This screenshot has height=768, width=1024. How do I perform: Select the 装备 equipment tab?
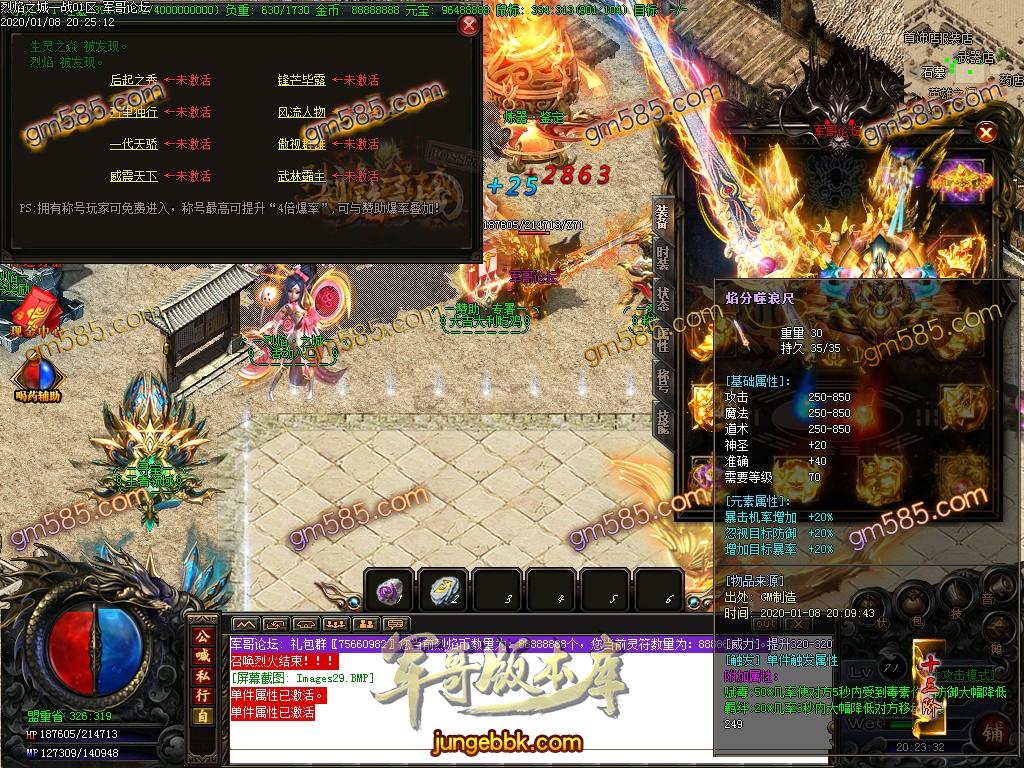coord(663,215)
